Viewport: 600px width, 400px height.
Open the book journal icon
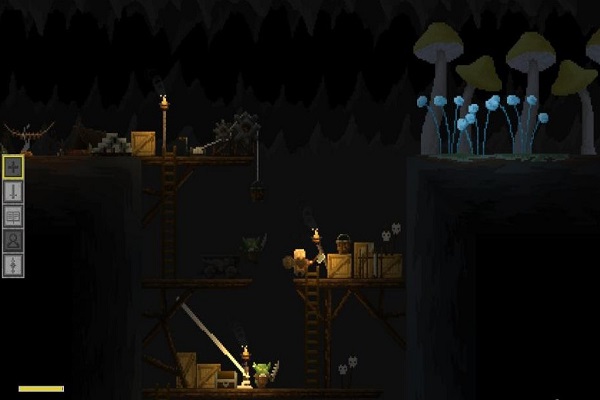coord(13,215)
